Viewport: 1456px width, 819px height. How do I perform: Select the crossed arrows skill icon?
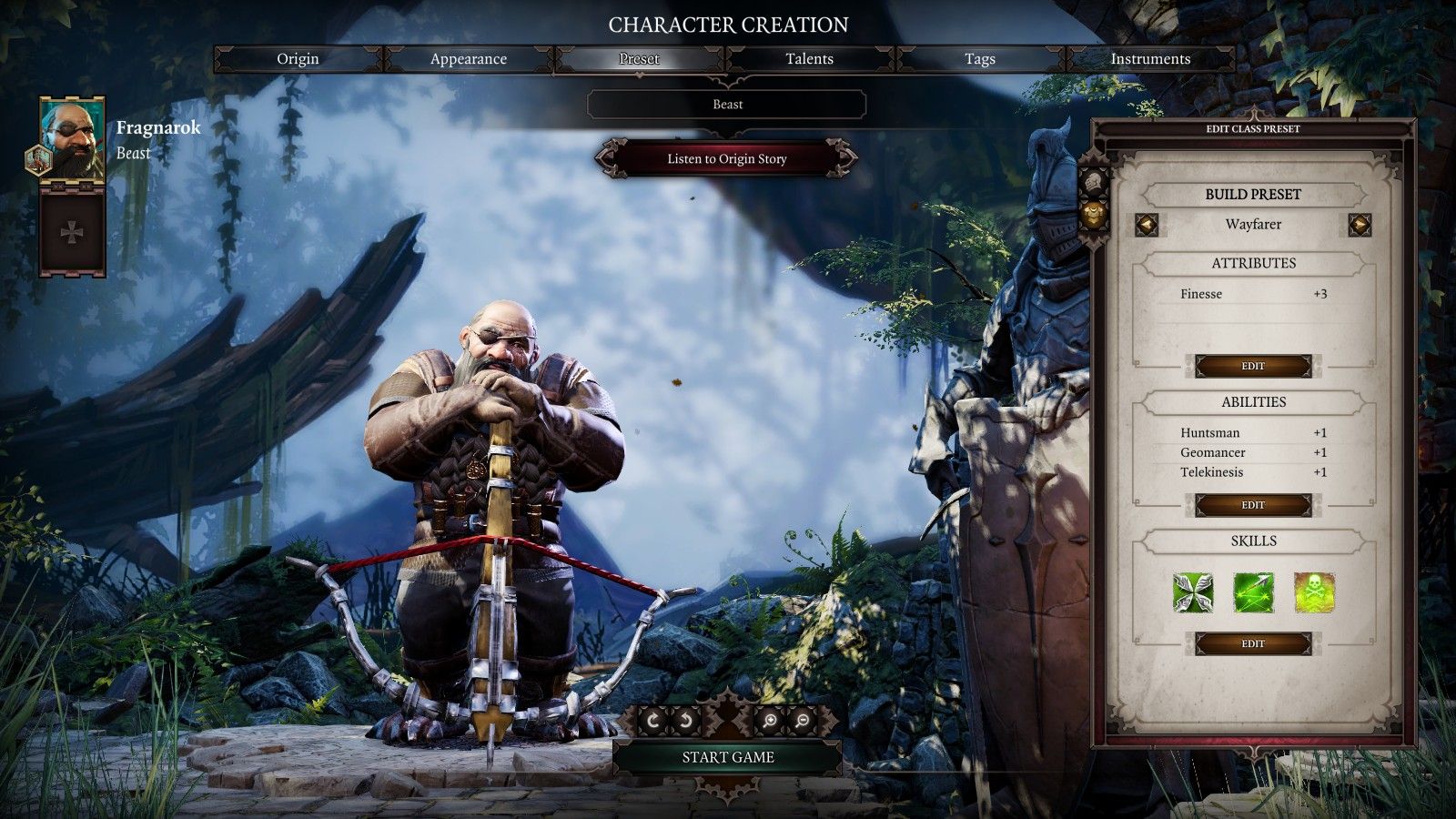point(1193,592)
